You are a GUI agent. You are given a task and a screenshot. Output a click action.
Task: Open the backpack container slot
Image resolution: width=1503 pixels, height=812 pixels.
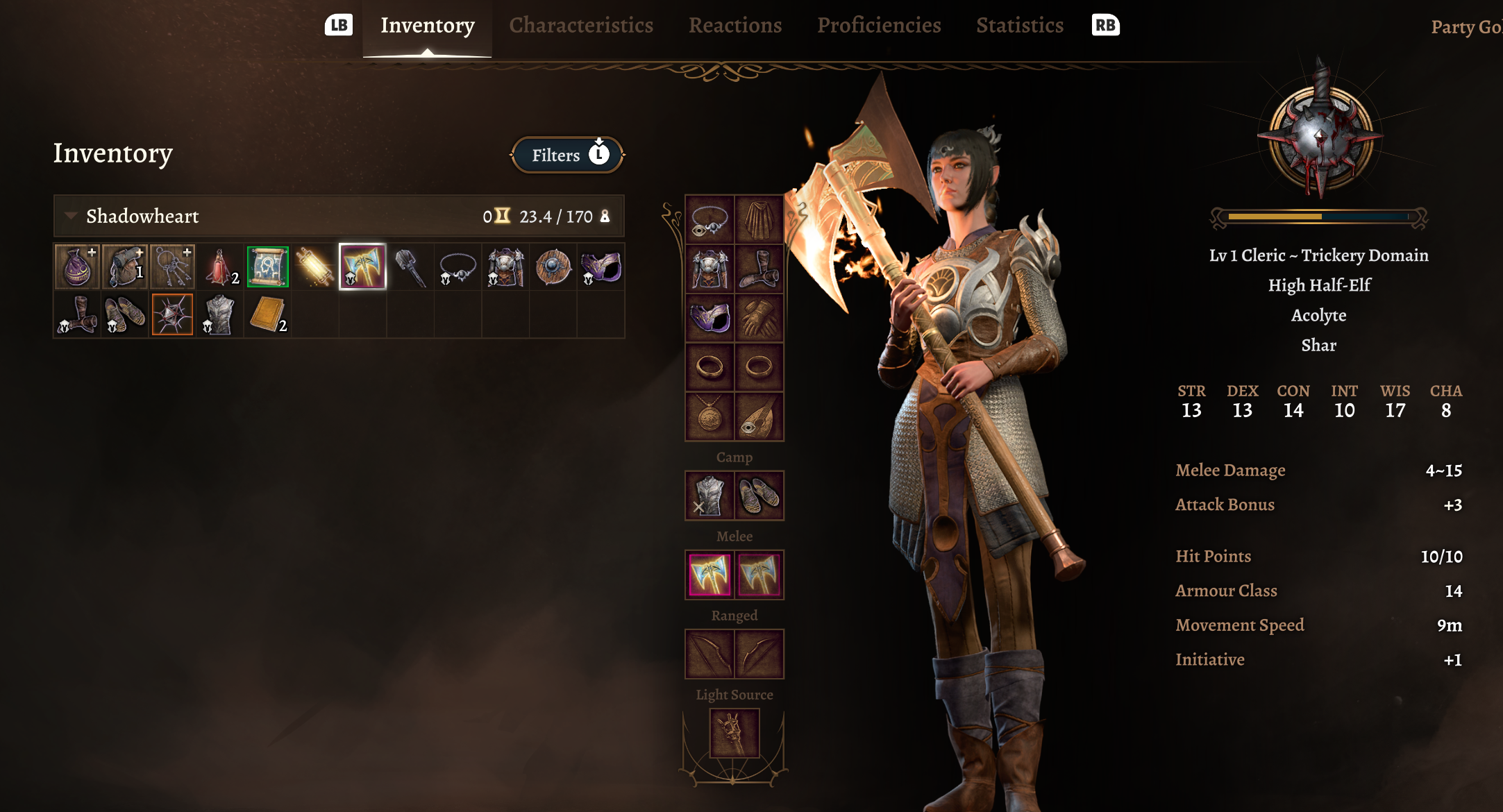tap(125, 267)
